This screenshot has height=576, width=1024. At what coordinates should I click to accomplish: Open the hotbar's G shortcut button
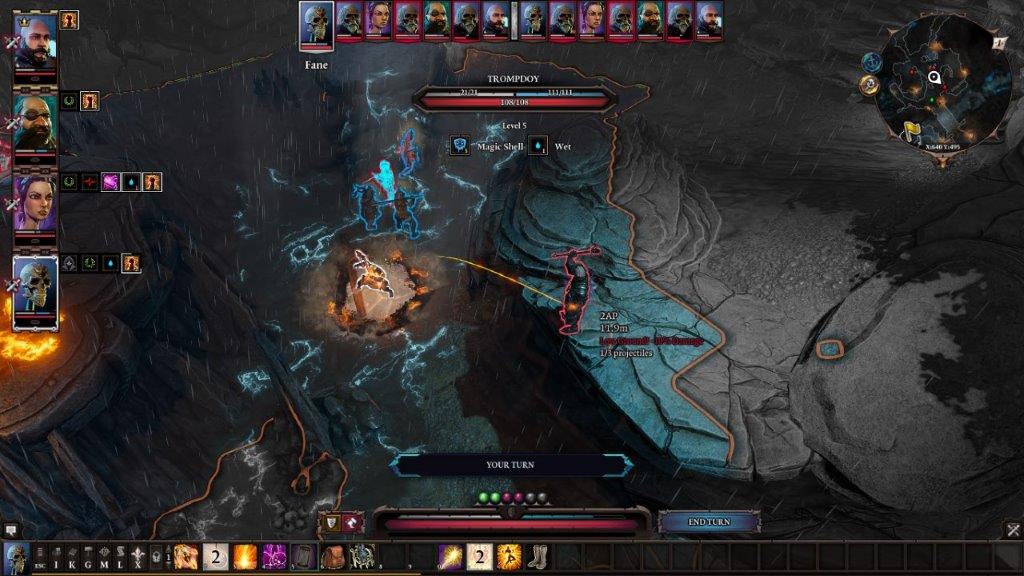(88, 557)
